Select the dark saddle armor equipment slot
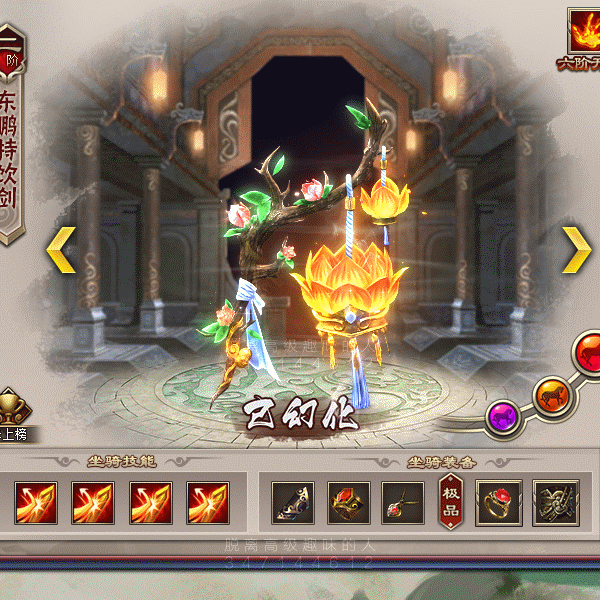Image resolution: width=600 pixels, height=600 pixels. [x=293, y=502]
